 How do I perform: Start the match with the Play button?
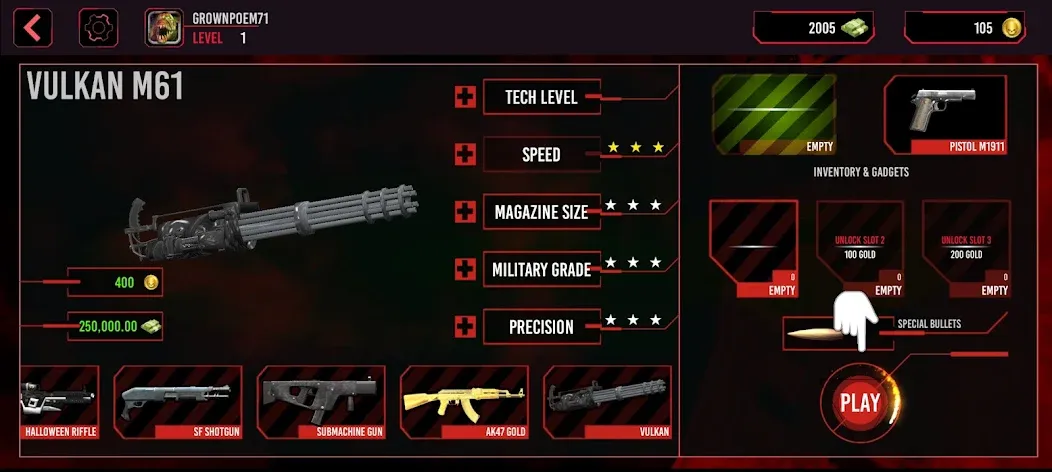[859, 403]
